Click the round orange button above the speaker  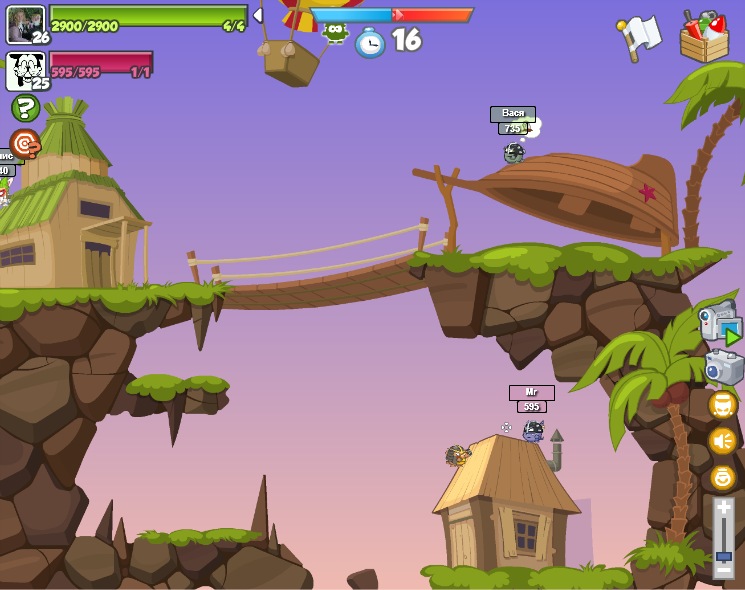(722, 405)
